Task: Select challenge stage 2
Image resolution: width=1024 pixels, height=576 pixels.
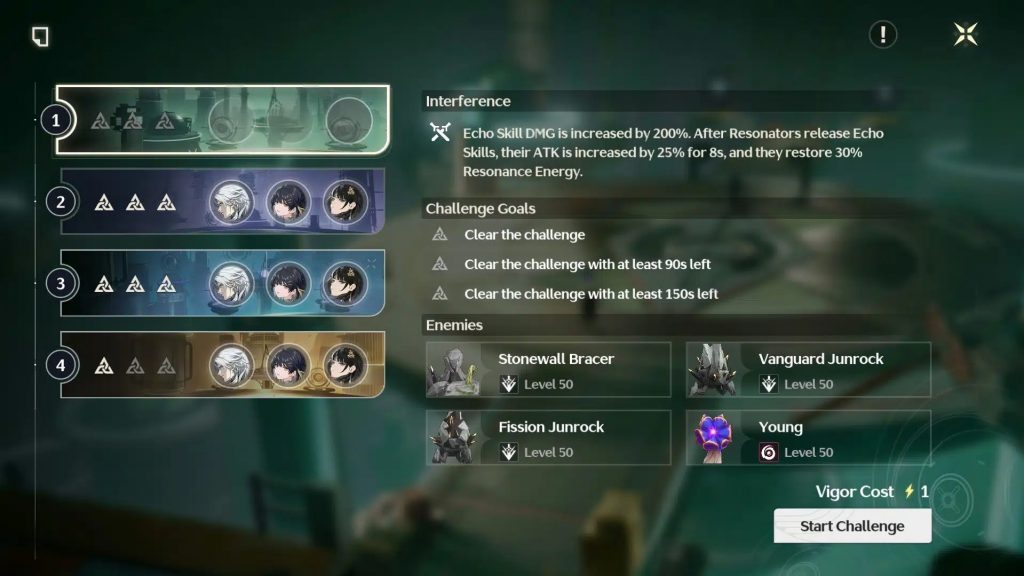Action: point(221,202)
